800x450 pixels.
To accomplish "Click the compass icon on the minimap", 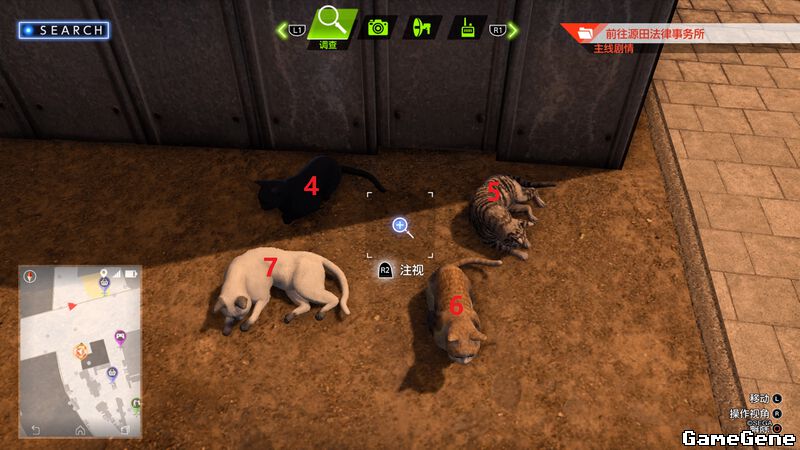I will click(31, 276).
